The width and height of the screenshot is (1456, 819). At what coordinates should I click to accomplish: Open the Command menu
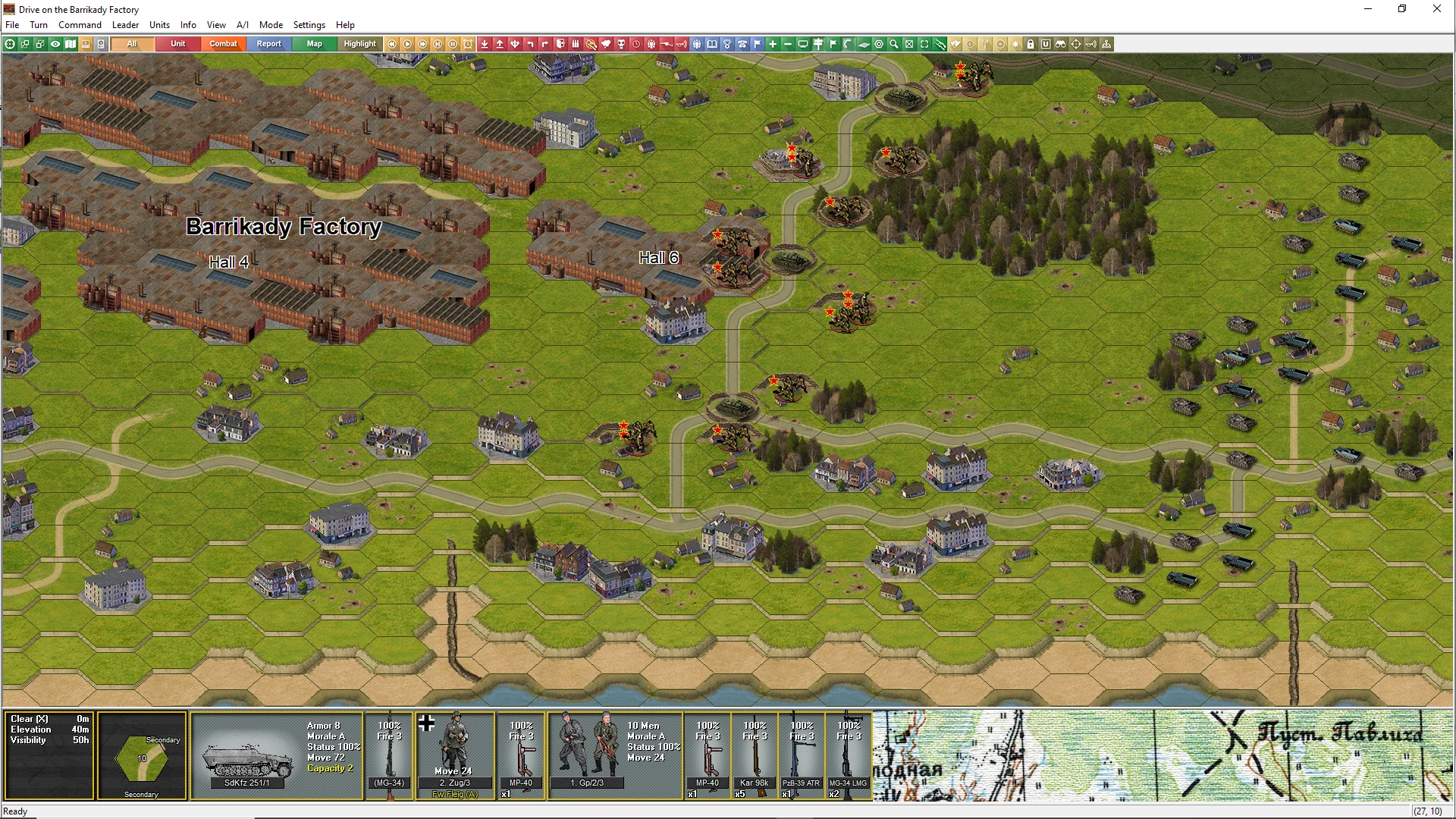pos(80,25)
